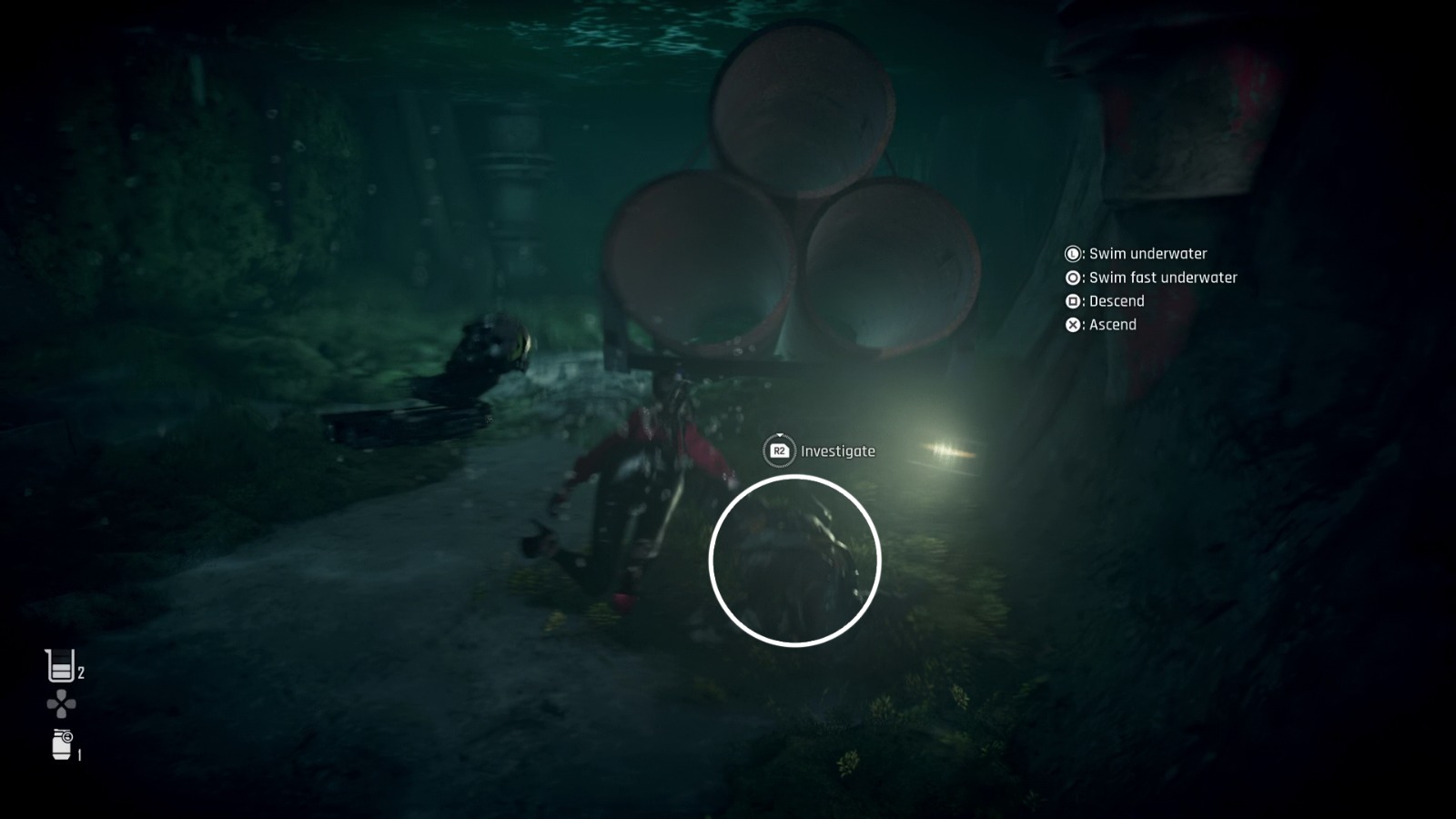Viewport: 1456px width, 819px height.
Task: Click the Descend control hint
Action: click(1117, 301)
